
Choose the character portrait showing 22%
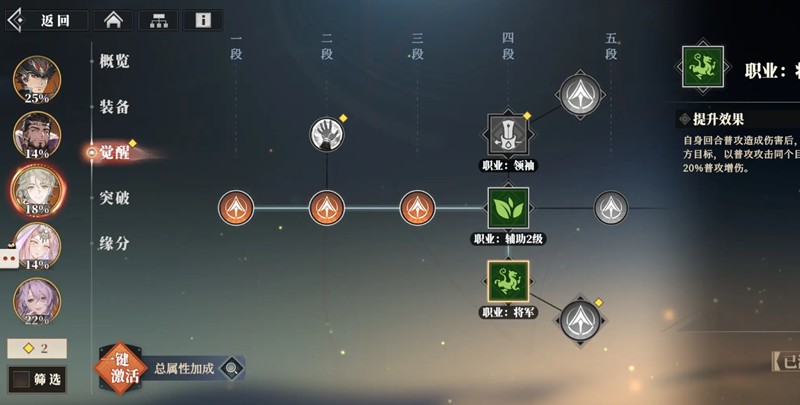pos(37,300)
